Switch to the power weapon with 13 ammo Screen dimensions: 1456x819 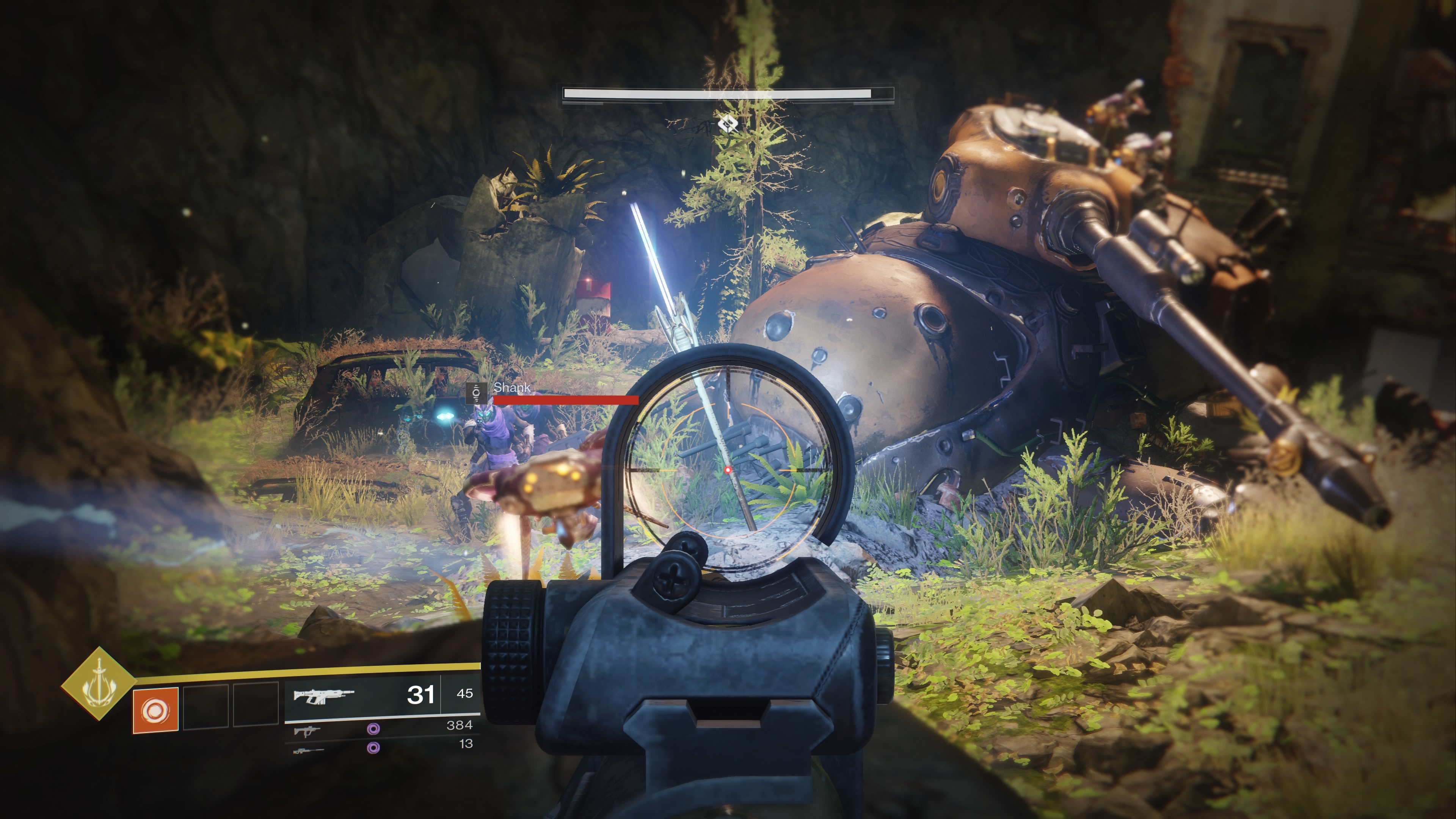pos(308,751)
